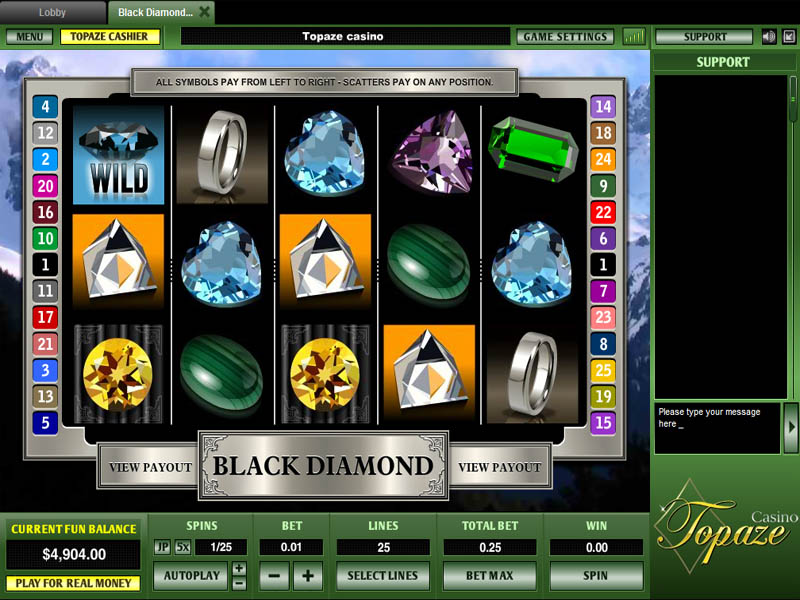The height and width of the screenshot is (600, 800).
Task: Increase the bet with the plus button
Action: pyautogui.click(x=307, y=576)
